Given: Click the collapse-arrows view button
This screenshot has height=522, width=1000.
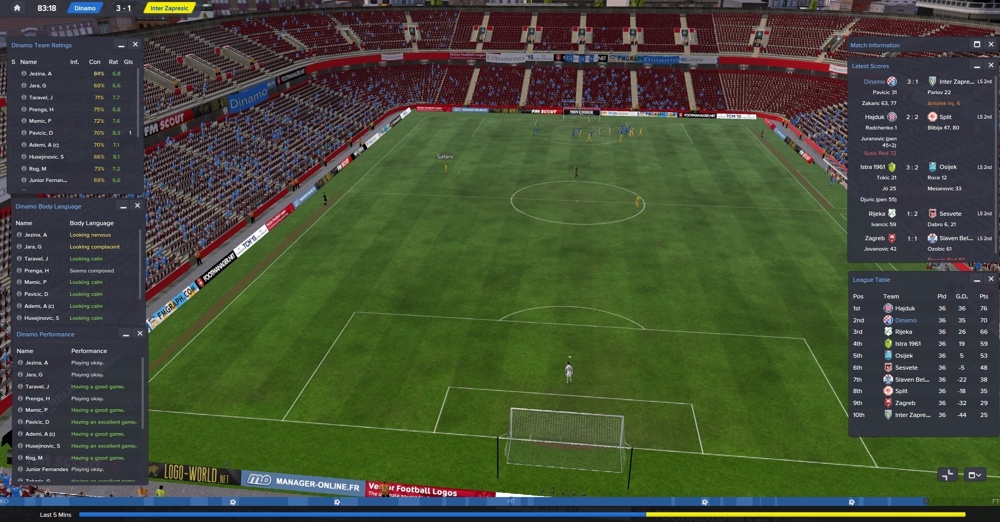Looking at the screenshot, I should point(947,475).
